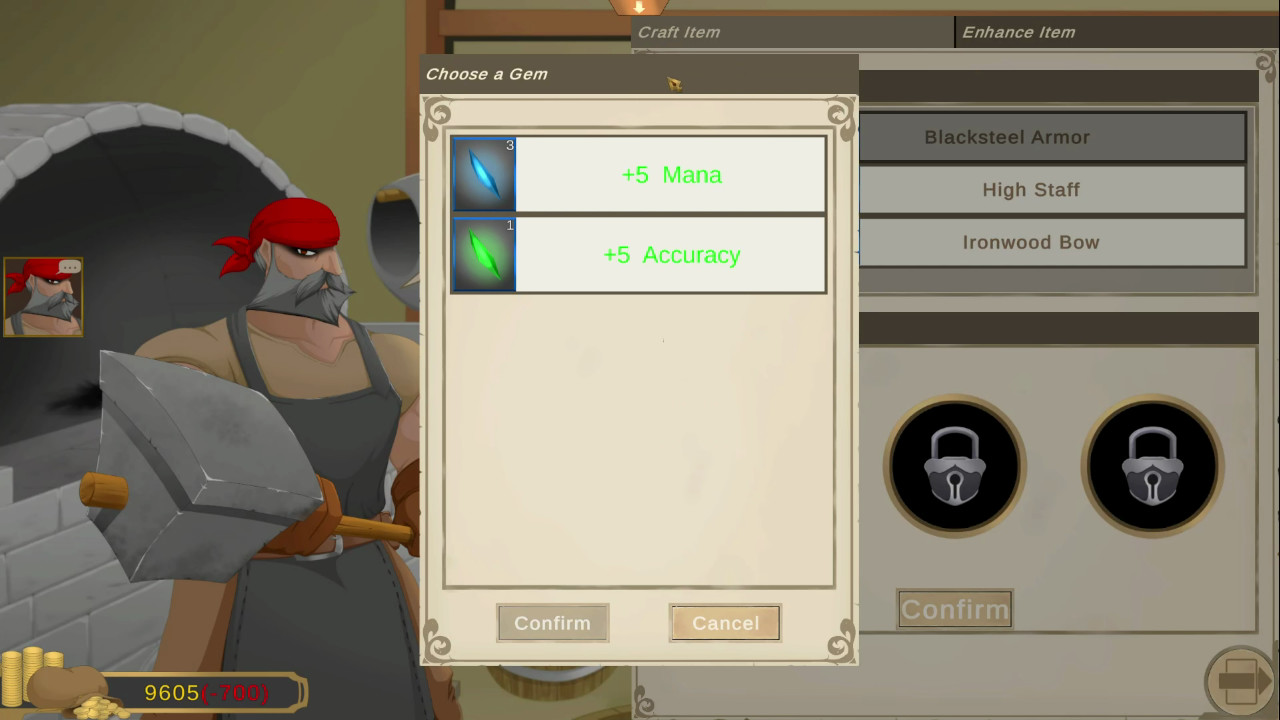The height and width of the screenshot is (720, 1280).
Task: Click the left padlock gem socket
Action: click(x=954, y=465)
